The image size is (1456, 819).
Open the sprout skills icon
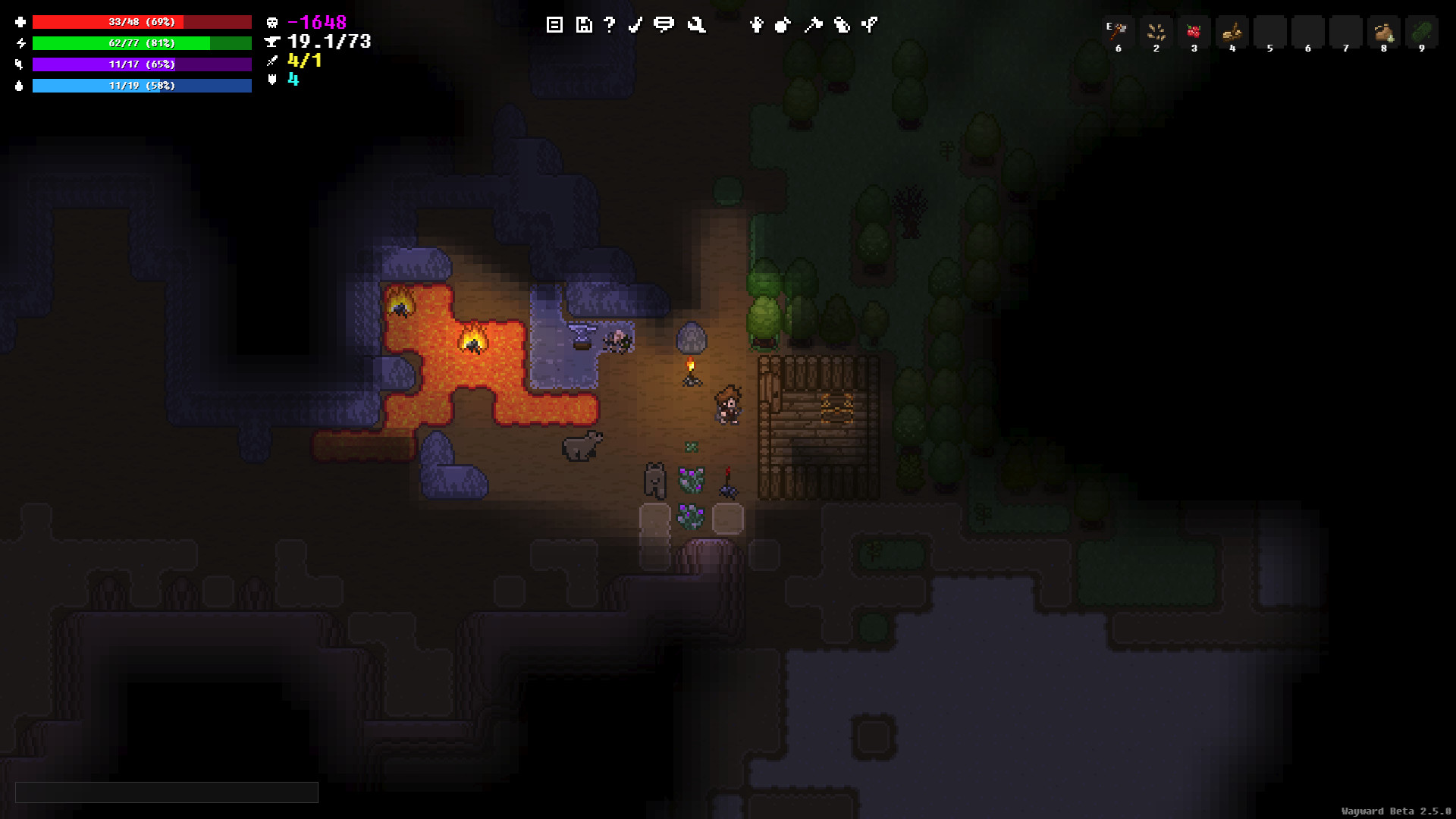pyautogui.click(x=870, y=25)
